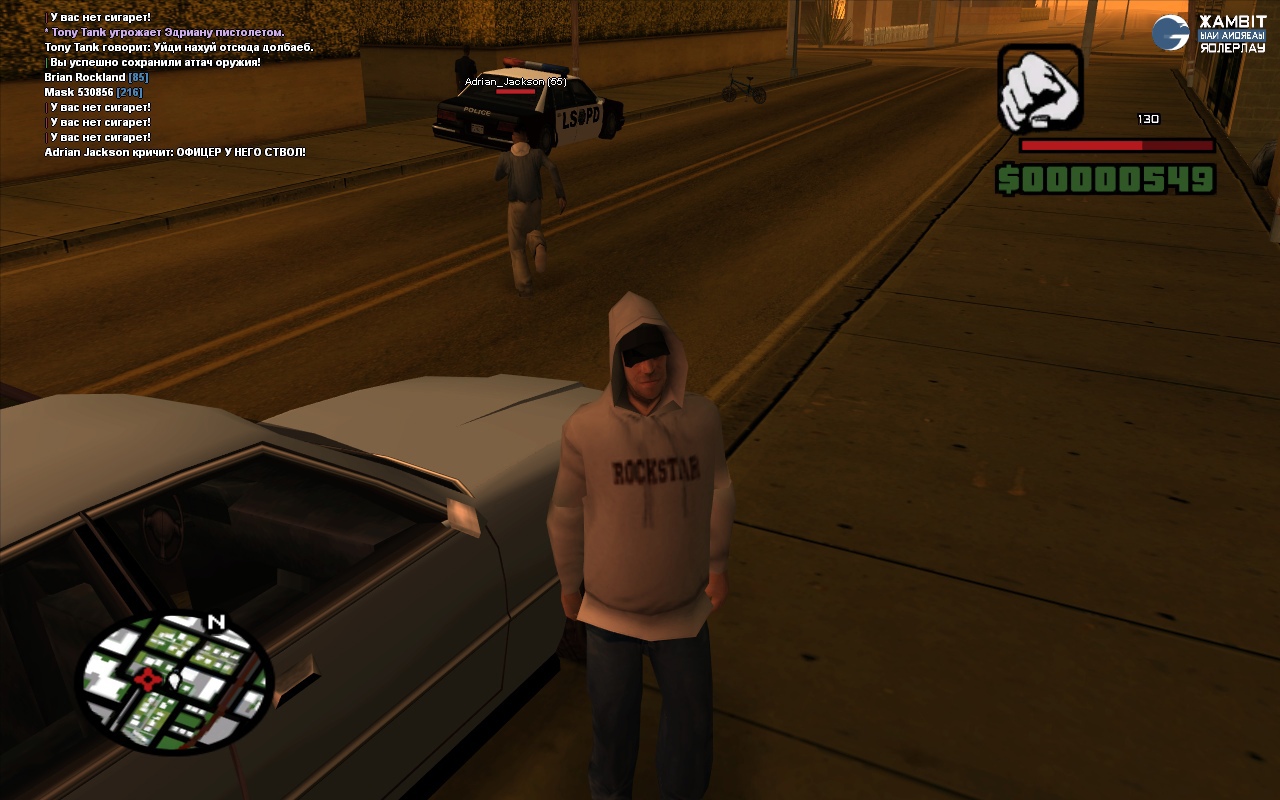The image size is (1280, 800).
Task: Click the fist weapon icon
Action: 1040,87
